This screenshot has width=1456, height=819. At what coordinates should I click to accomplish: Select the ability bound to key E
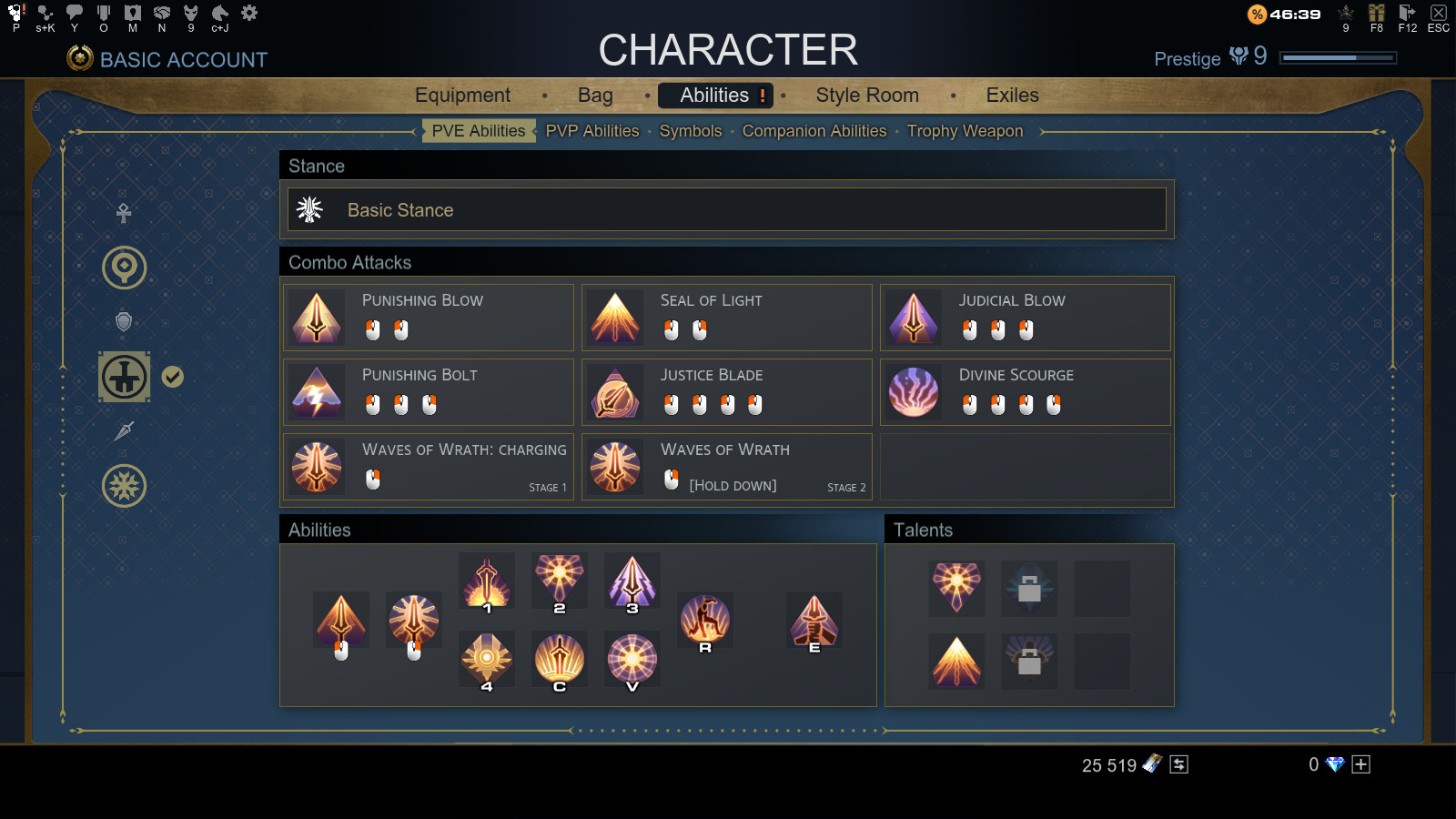coord(814,621)
